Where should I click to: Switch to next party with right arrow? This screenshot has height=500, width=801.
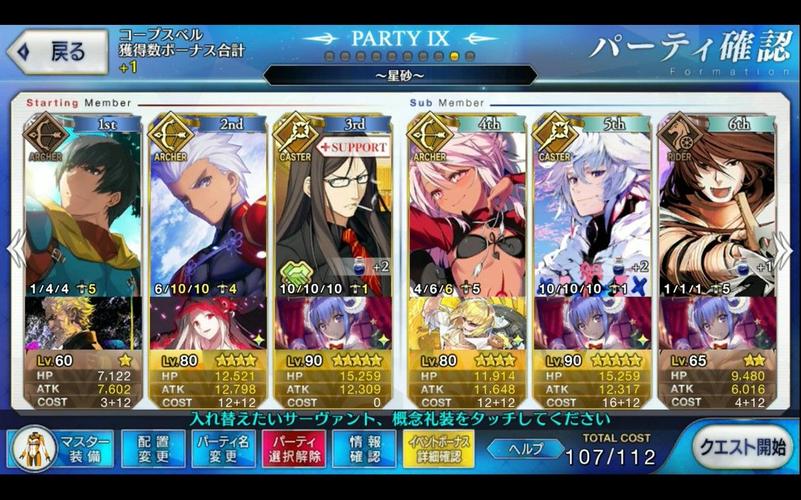click(785, 250)
